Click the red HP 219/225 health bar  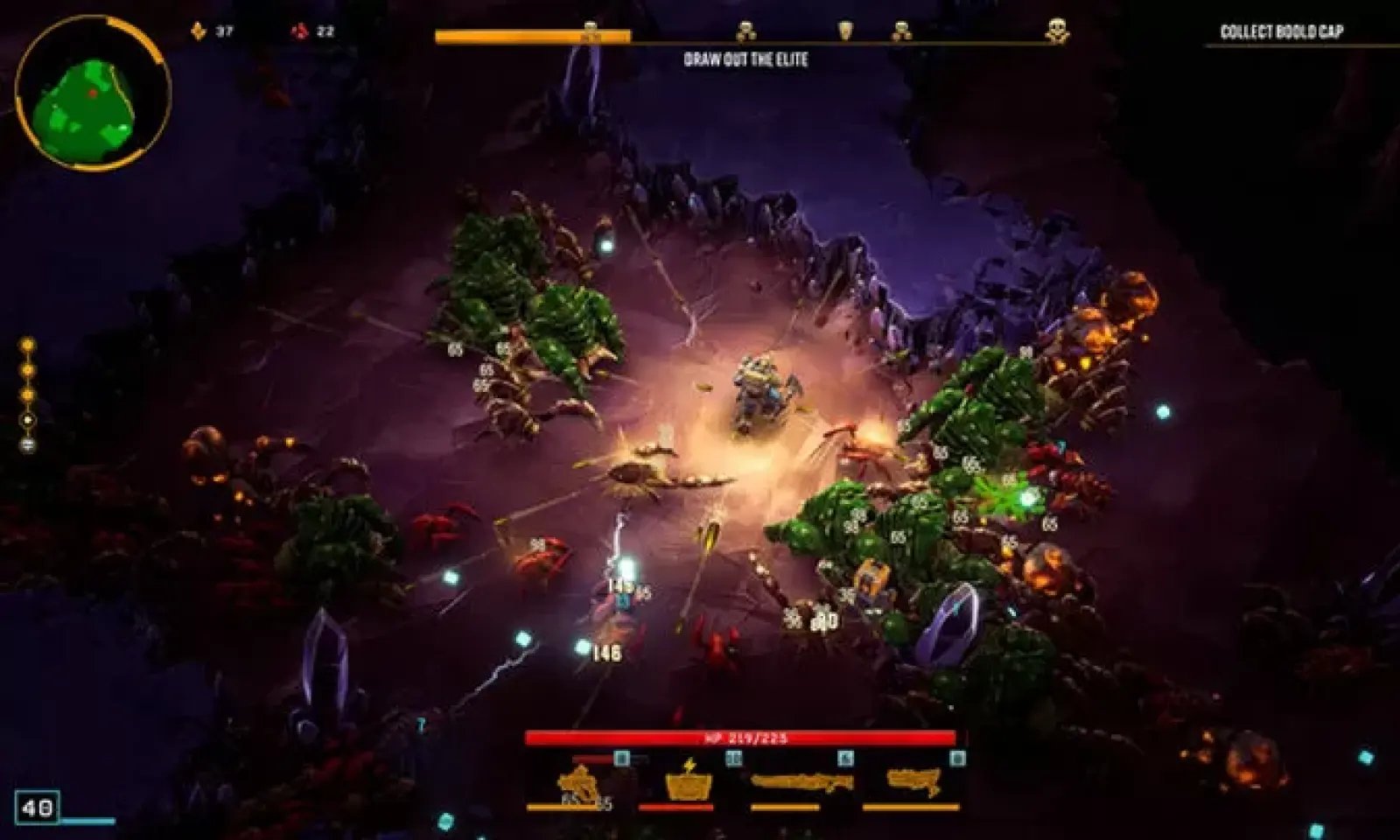click(743, 738)
